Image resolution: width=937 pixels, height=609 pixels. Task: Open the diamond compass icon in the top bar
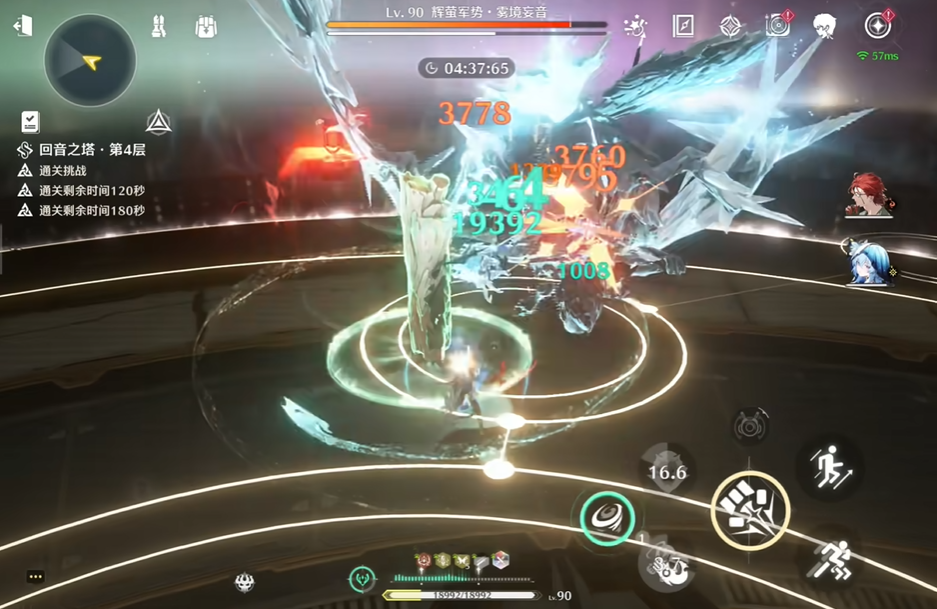coord(732,26)
